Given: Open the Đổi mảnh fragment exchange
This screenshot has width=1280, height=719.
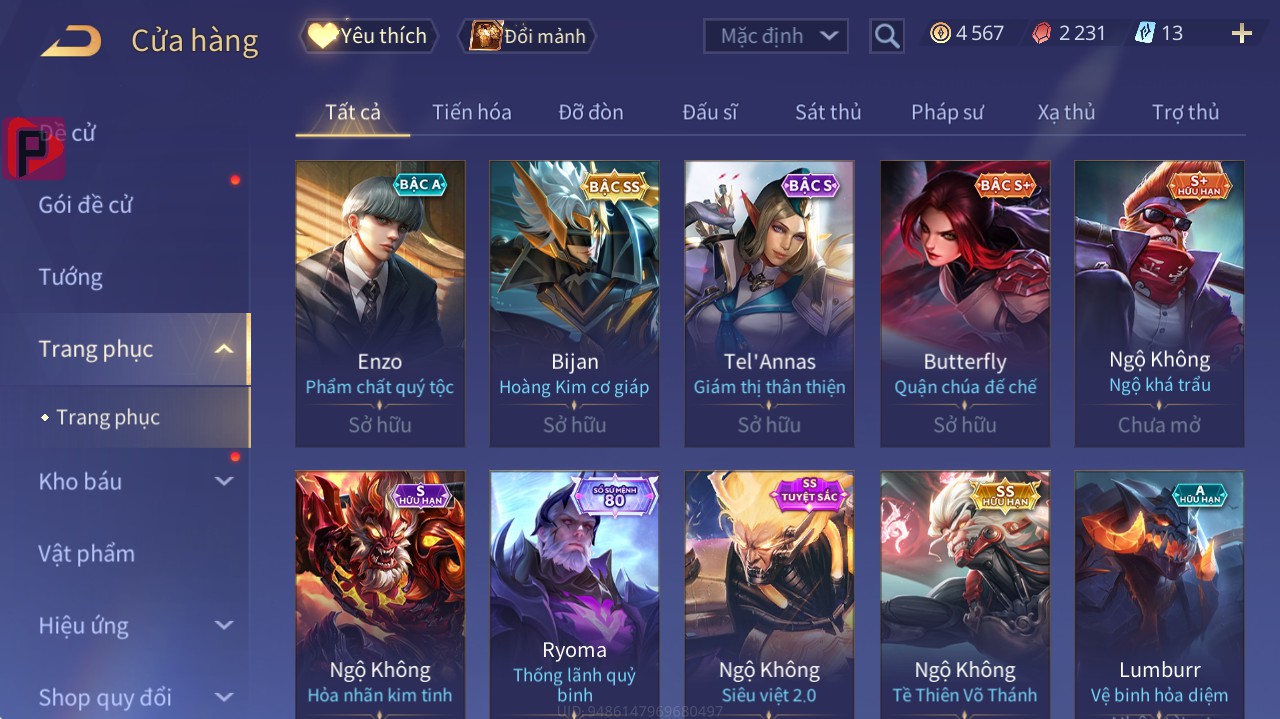Looking at the screenshot, I should [x=528, y=36].
